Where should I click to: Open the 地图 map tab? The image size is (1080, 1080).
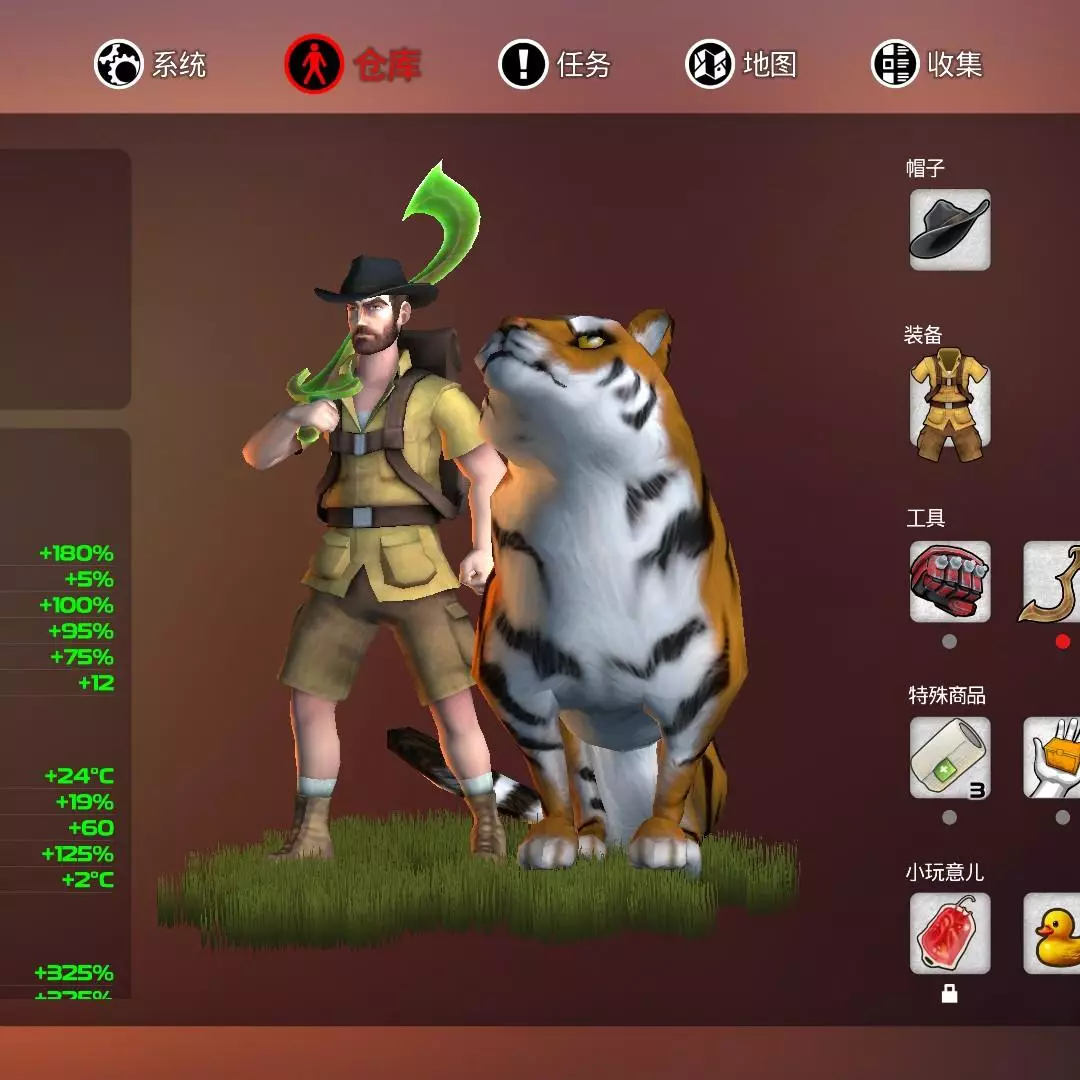741,65
